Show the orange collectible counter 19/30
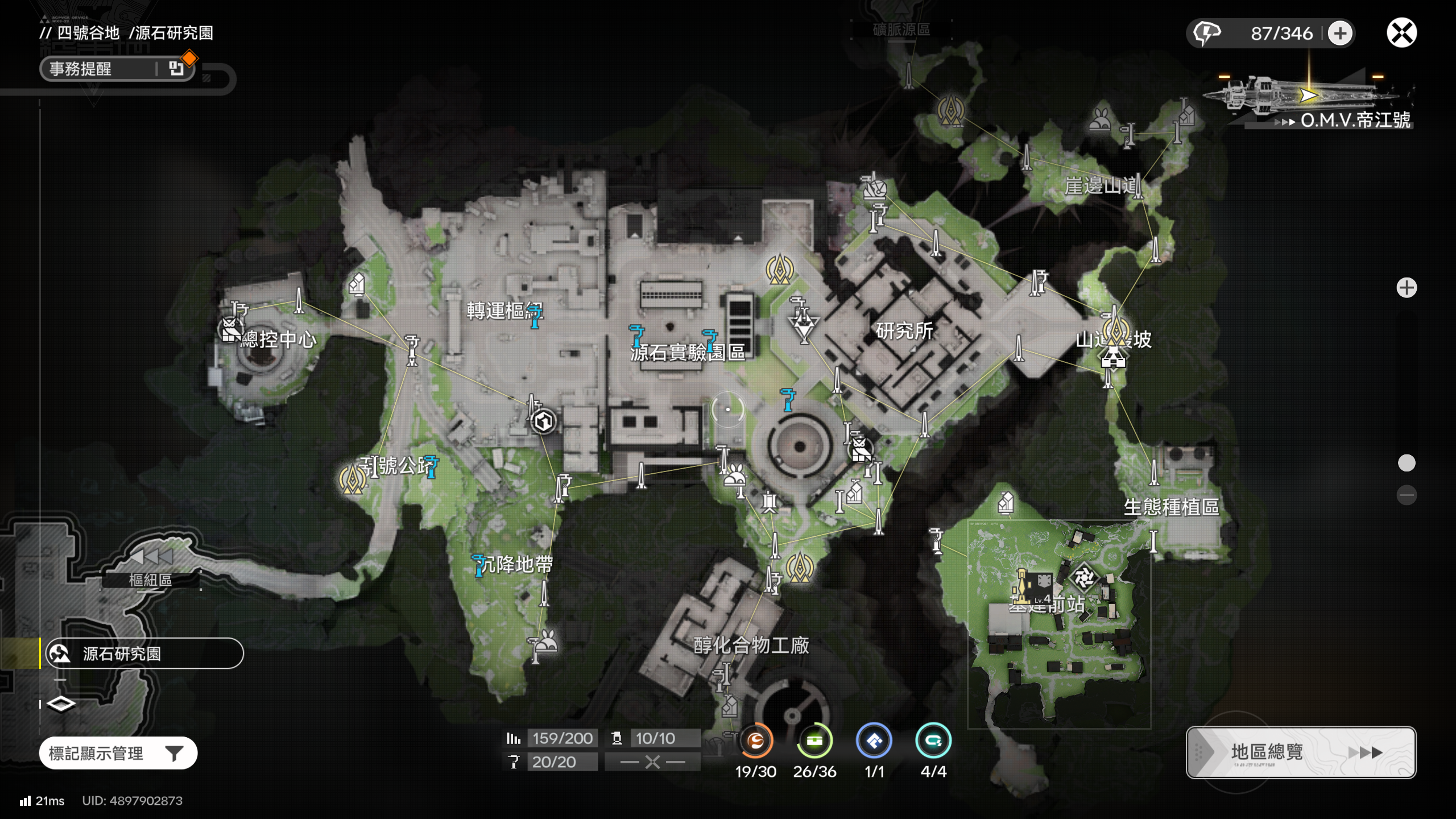The height and width of the screenshot is (819, 1456). (x=755, y=741)
